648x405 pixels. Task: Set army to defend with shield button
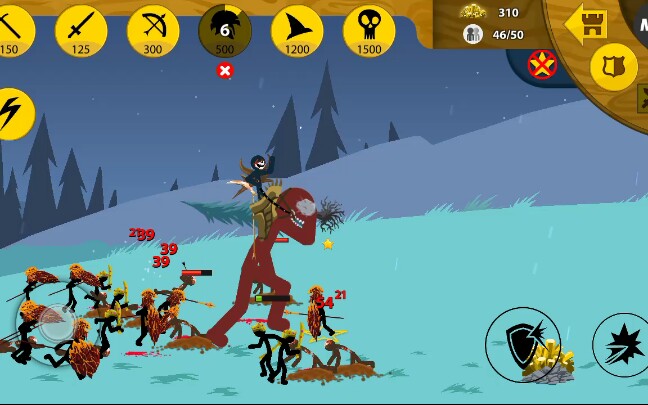613,67
